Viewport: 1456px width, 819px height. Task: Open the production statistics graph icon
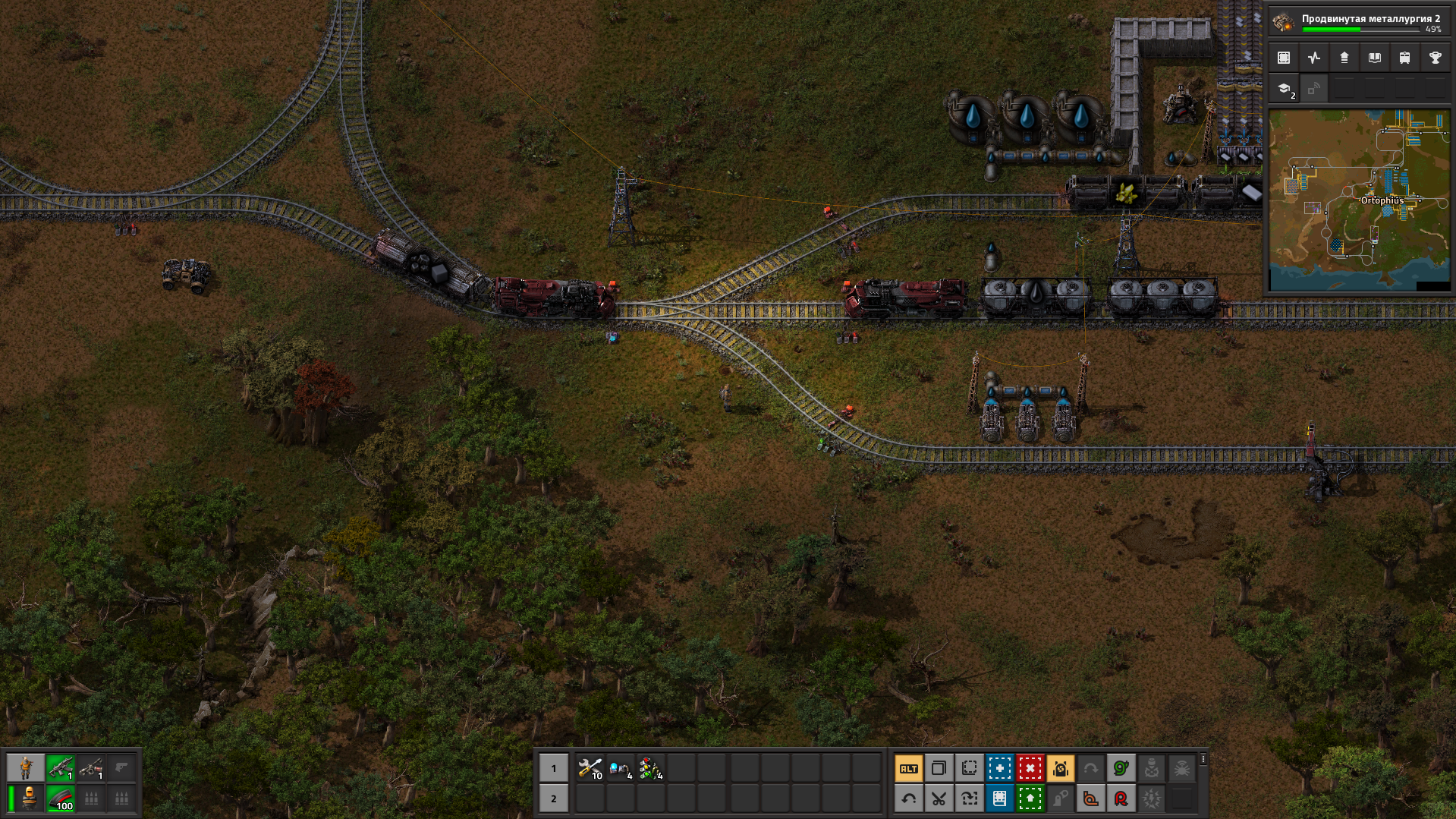pos(1314,58)
